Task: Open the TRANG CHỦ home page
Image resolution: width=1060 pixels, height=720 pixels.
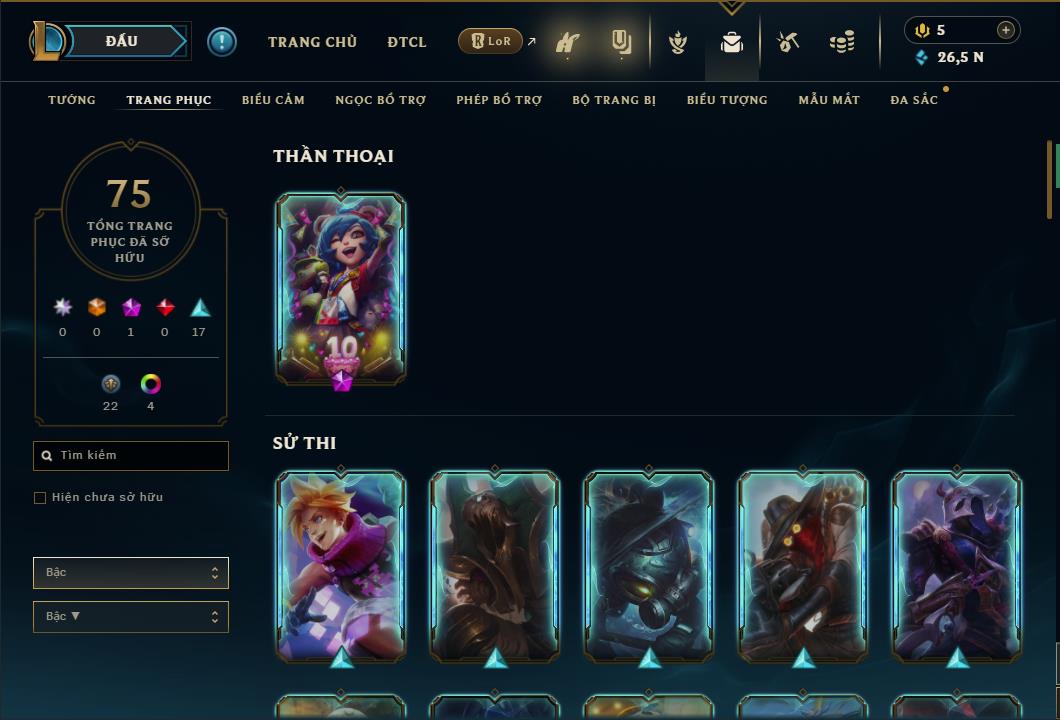Action: (x=312, y=42)
